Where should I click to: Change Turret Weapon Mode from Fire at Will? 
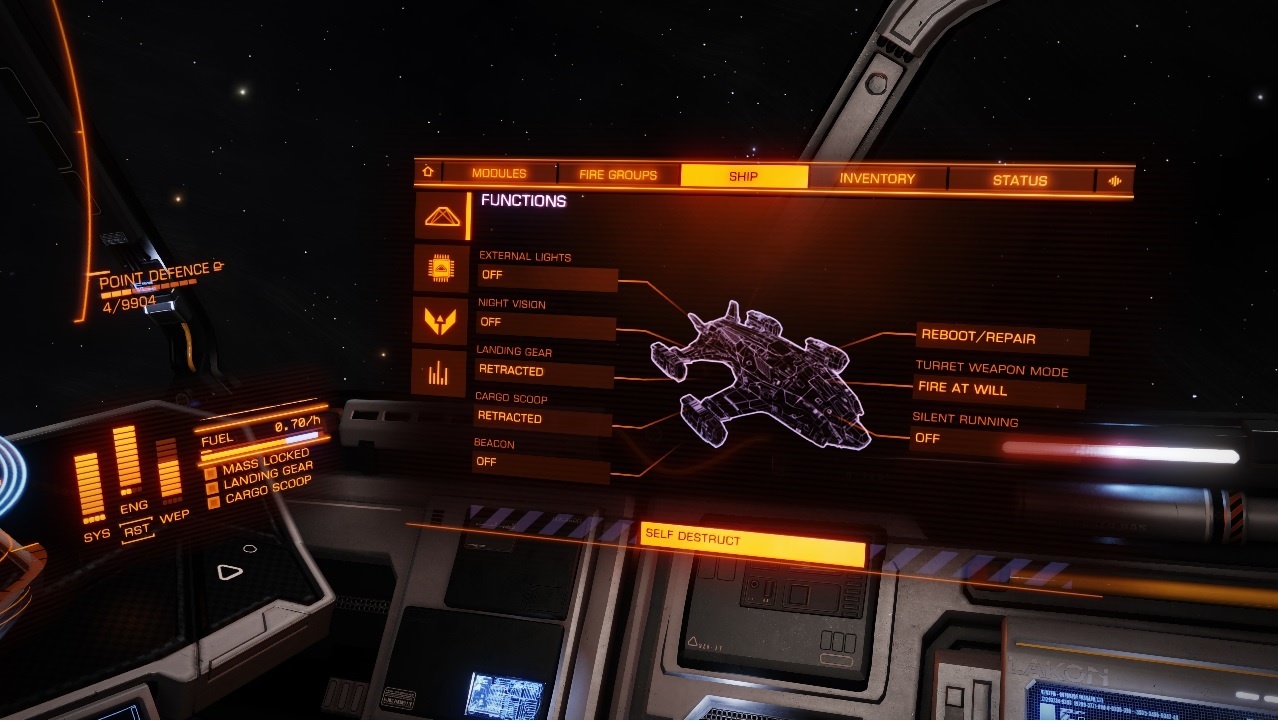click(999, 390)
